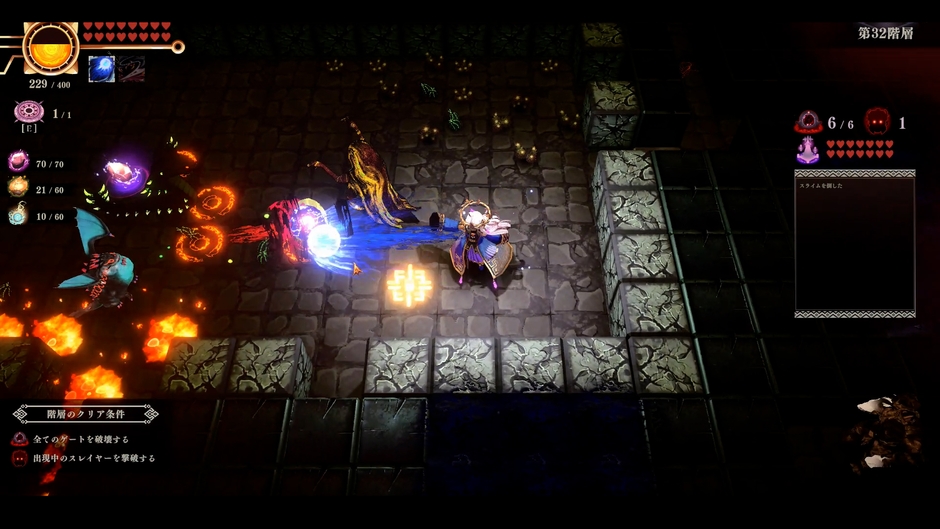Click the pink crystal resource icon
This screenshot has width=940, height=529.
pyautogui.click(x=18, y=161)
